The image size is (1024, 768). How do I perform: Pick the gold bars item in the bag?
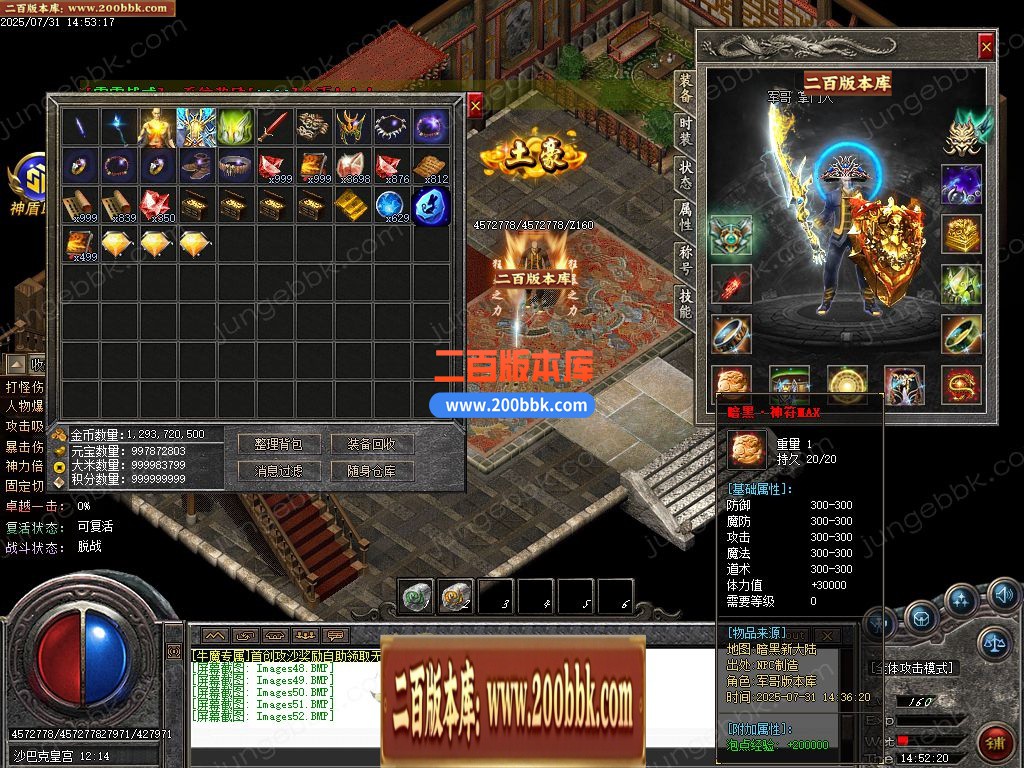coord(351,205)
